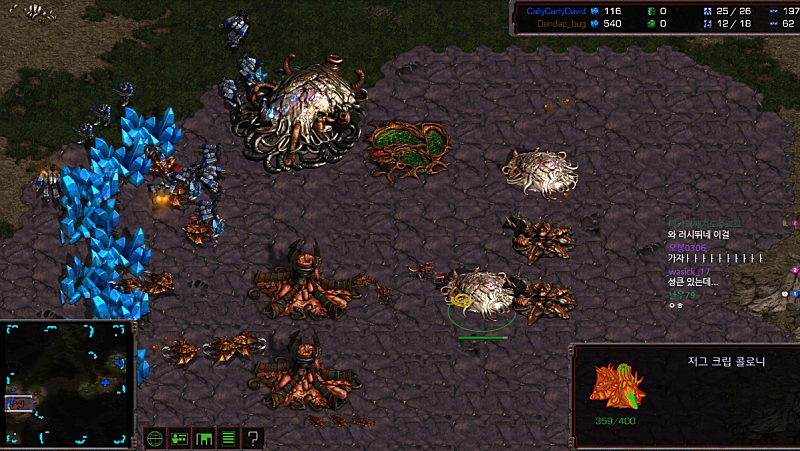Open the green ID card button
800x451 pixels.
pyautogui.click(x=180, y=438)
